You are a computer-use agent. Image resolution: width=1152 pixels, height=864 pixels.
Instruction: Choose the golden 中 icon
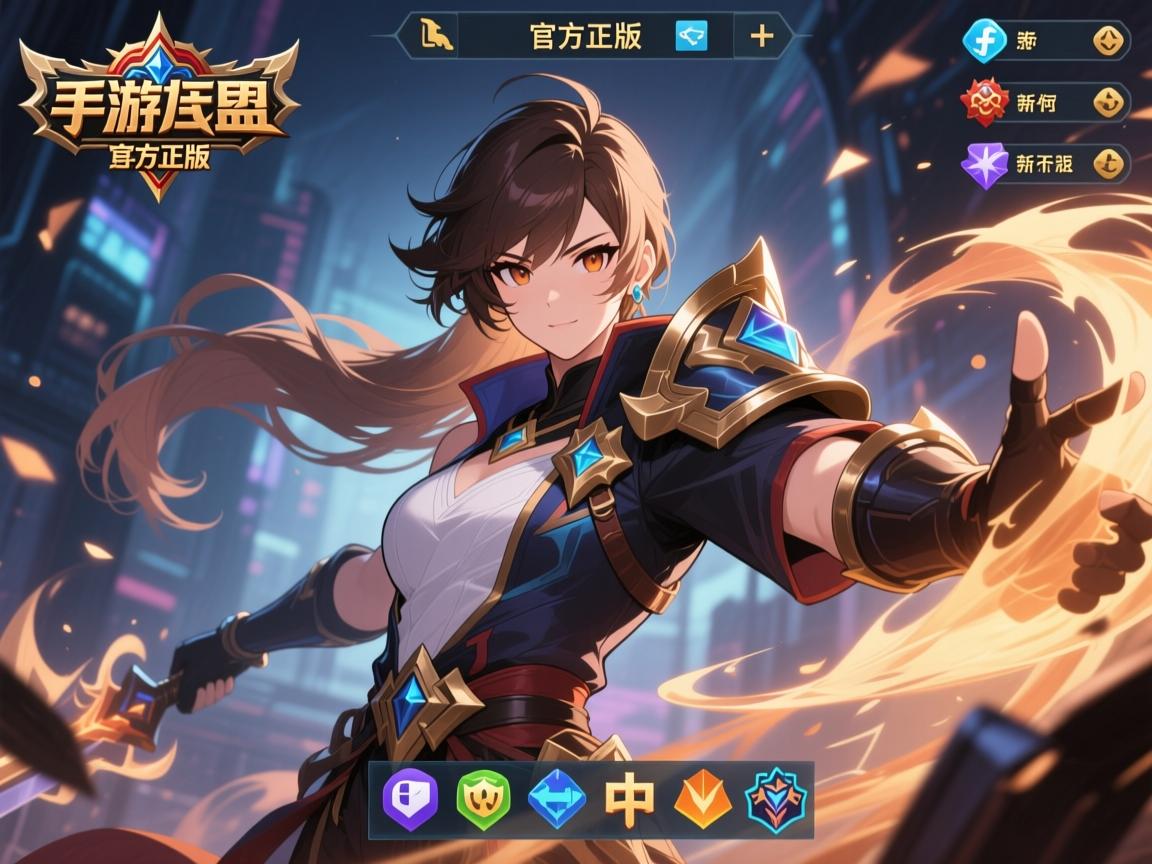pyautogui.click(x=628, y=798)
